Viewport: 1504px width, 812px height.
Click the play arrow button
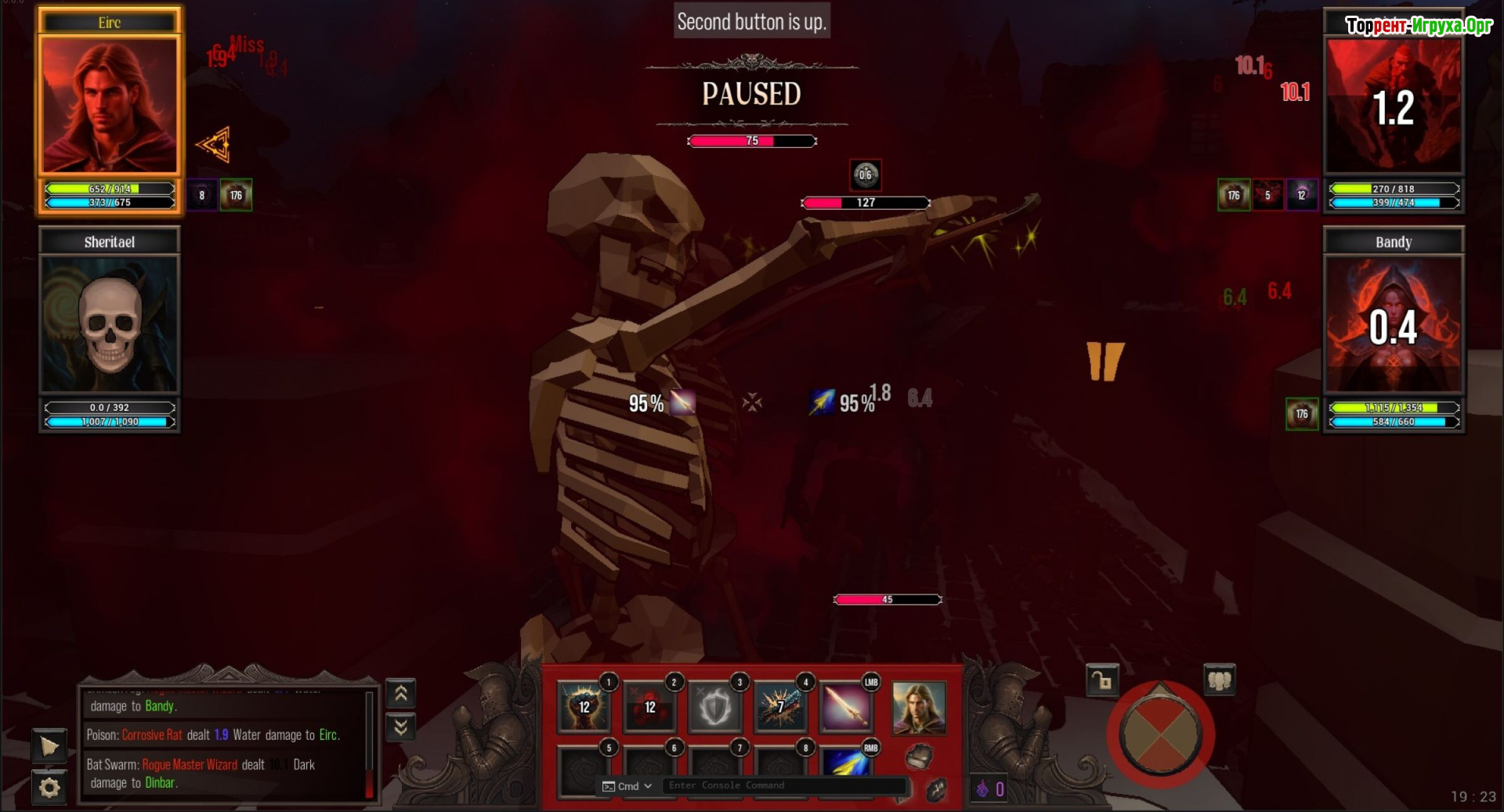[49, 746]
